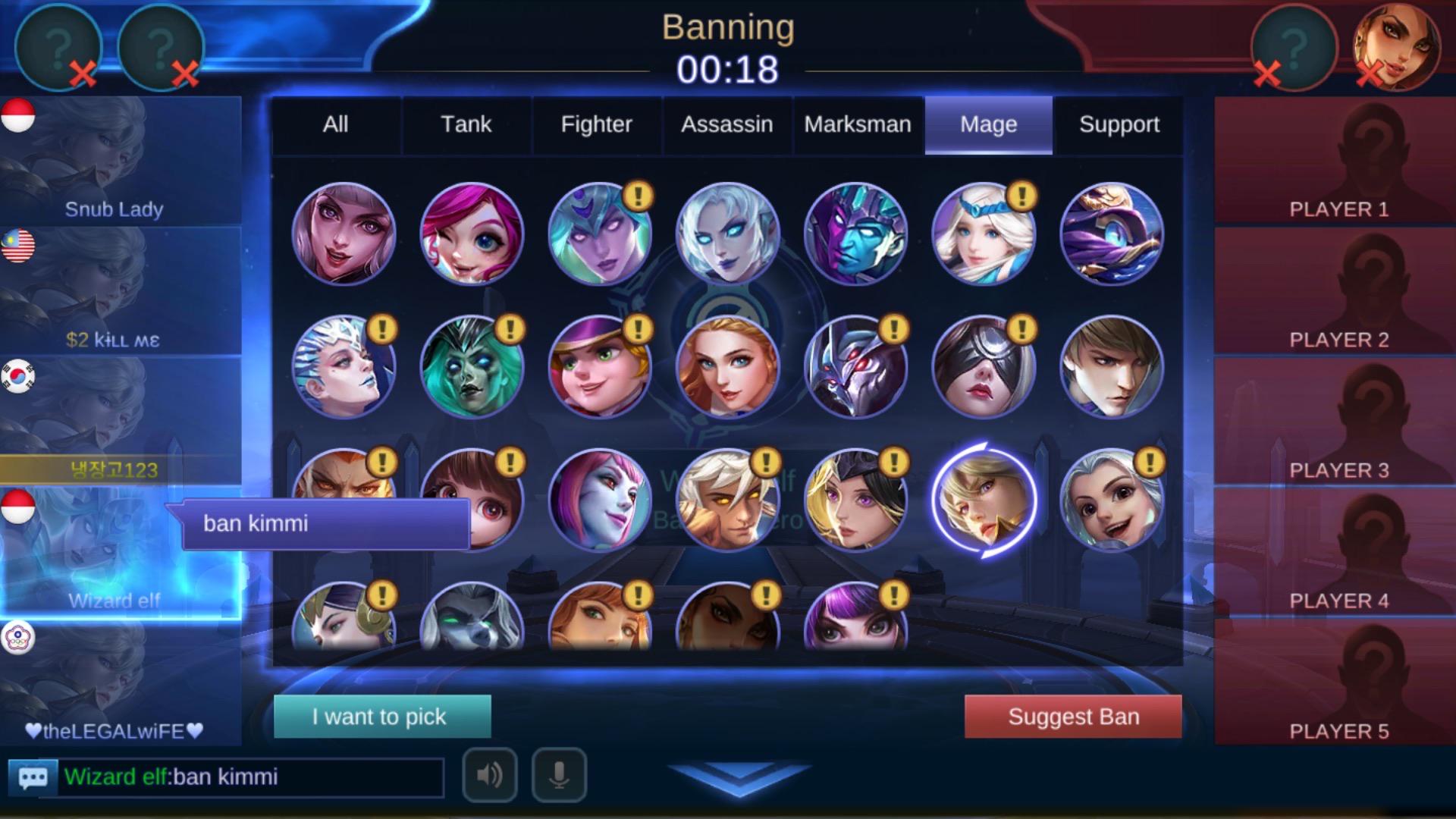Pick the pink-haired big-eyed girl hero portrait

tap(472, 234)
